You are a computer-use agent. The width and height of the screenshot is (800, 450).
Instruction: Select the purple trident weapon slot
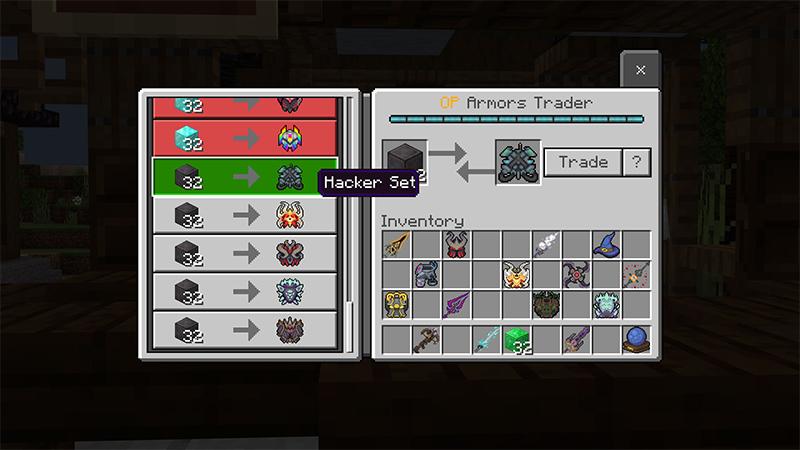pos(456,304)
